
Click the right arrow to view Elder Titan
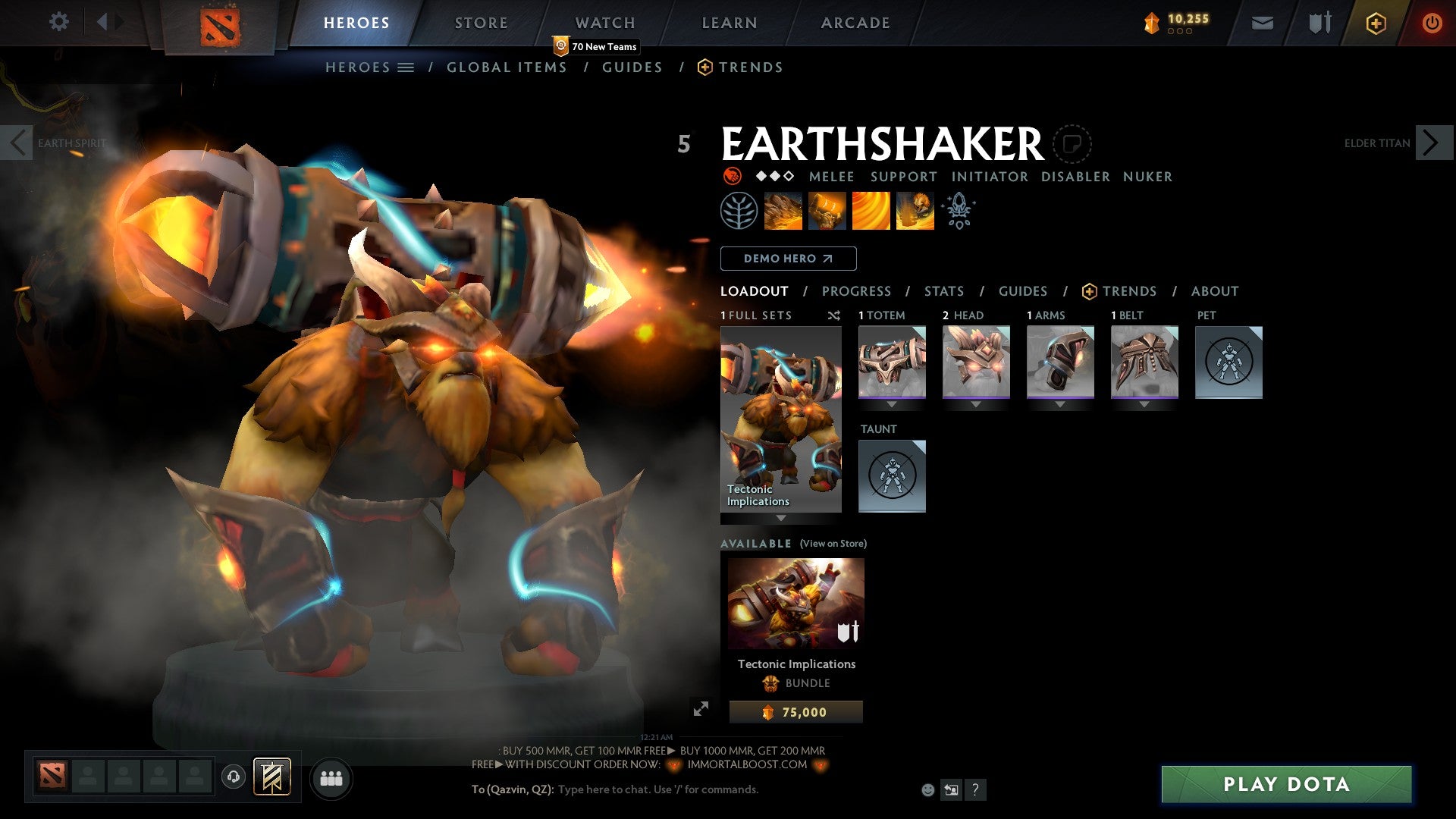click(1430, 143)
